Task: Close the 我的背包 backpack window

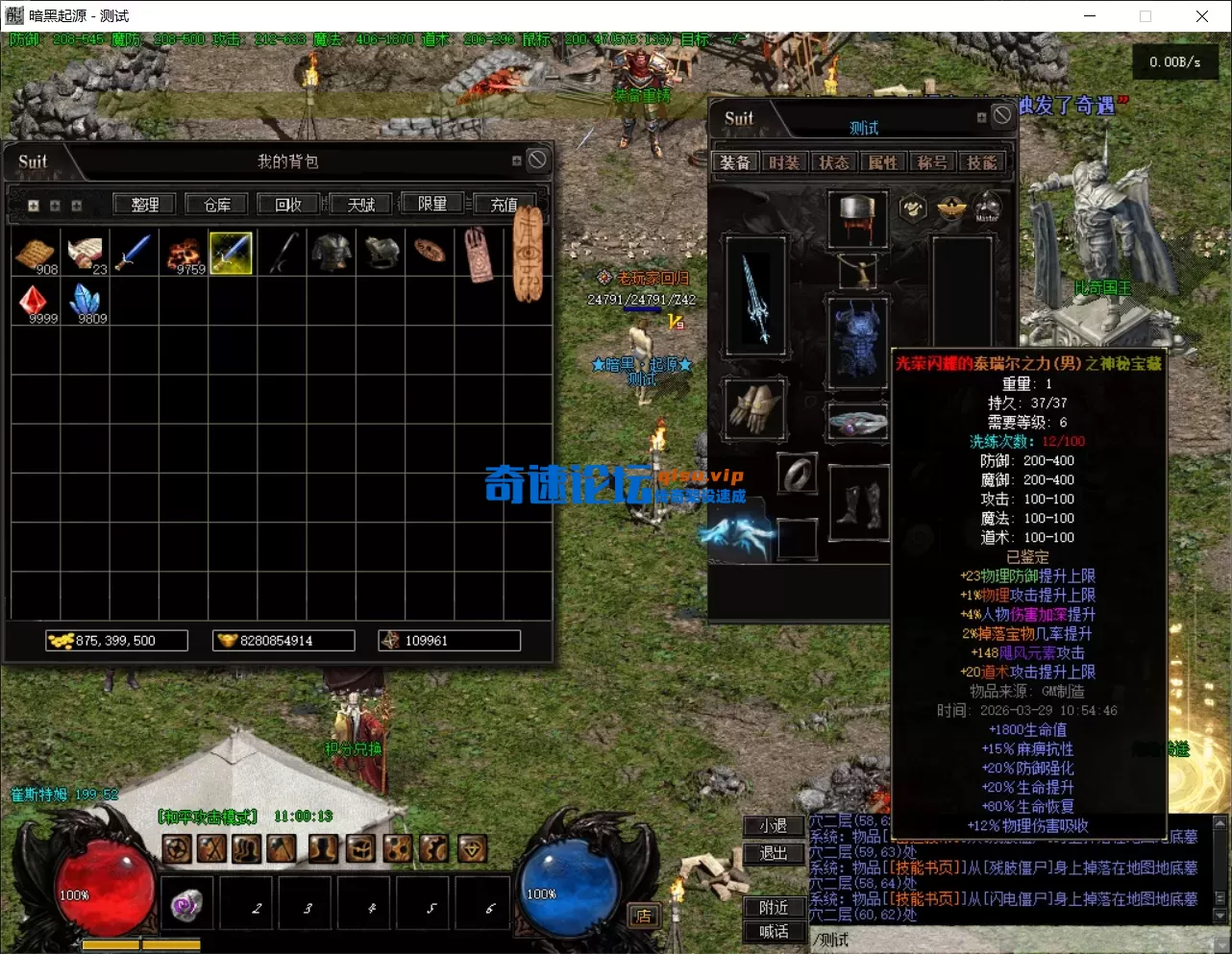Action: 537,160
